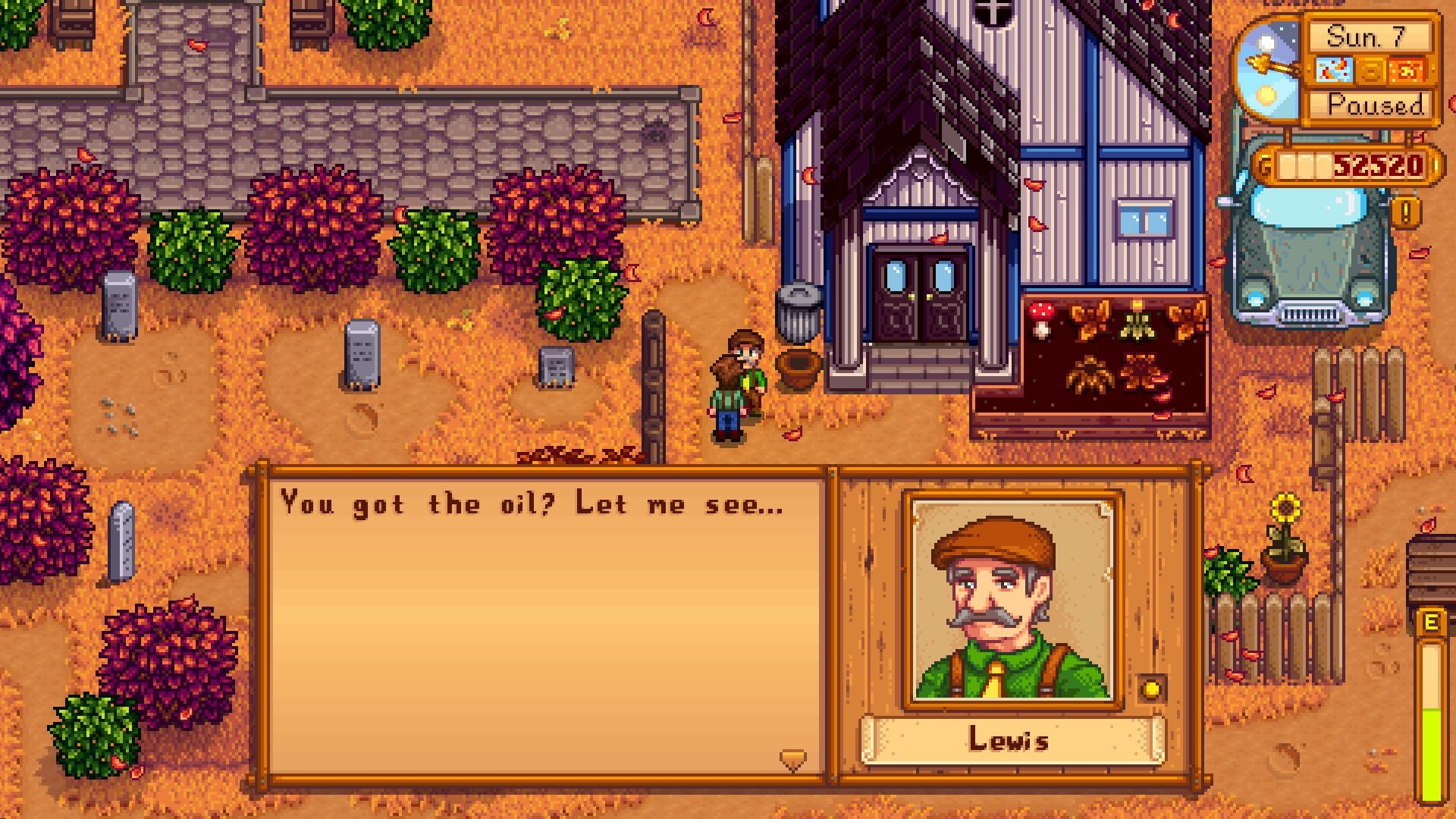1456x819 pixels.
Task: Open the journal via the exclamation mark icon
Action: 1406,212
